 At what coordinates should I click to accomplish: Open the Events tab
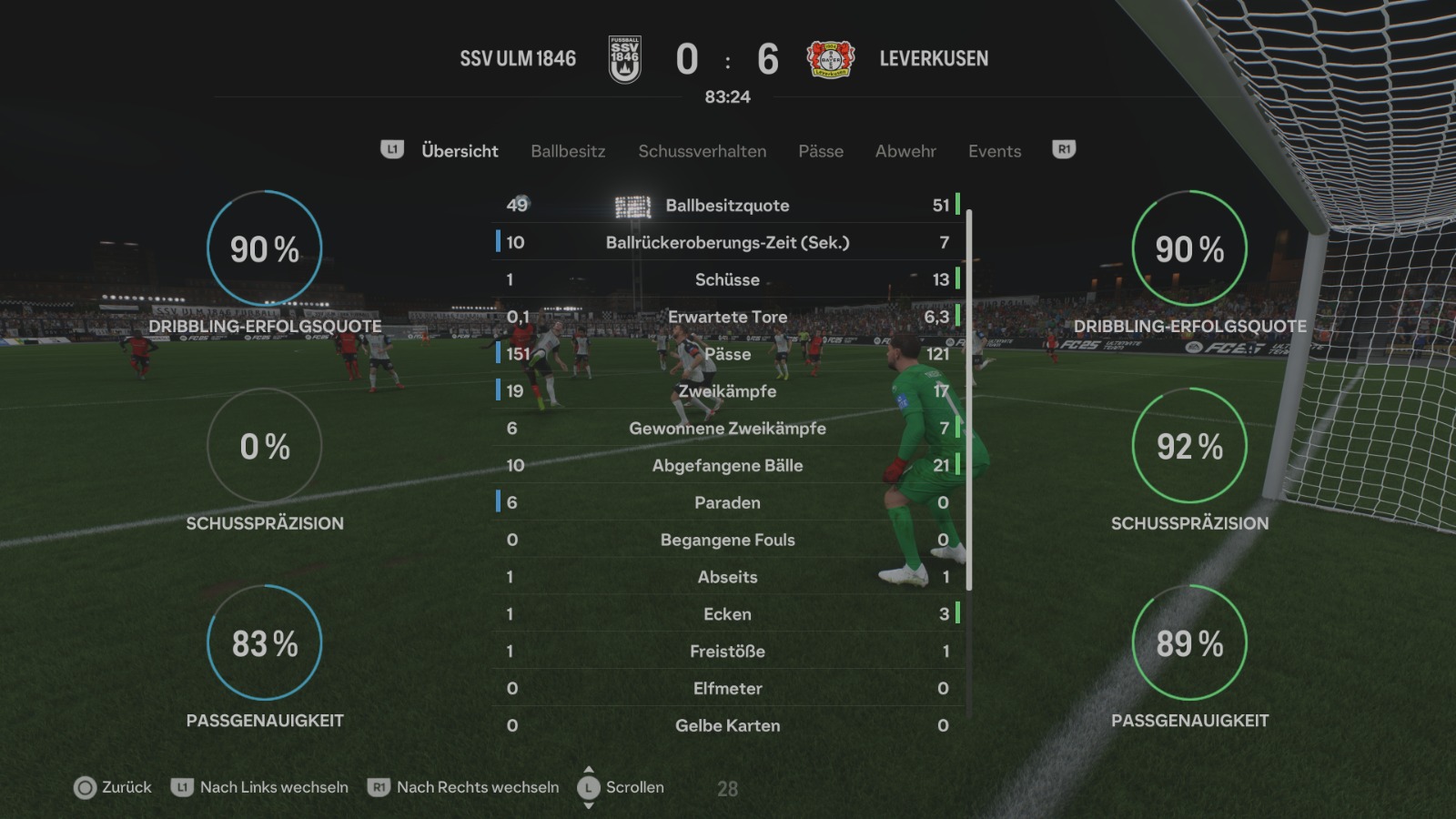pyautogui.click(x=995, y=151)
